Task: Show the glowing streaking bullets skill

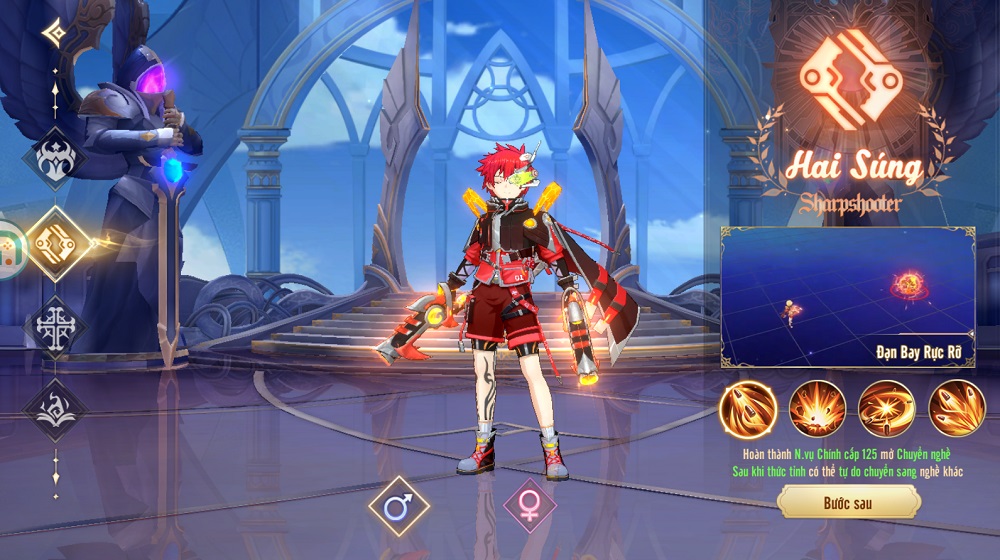Action: click(x=748, y=409)
